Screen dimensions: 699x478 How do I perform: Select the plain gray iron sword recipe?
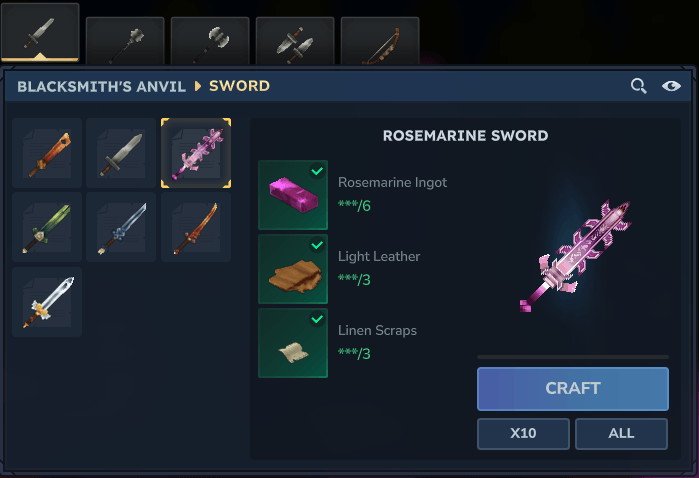(121, 153)
